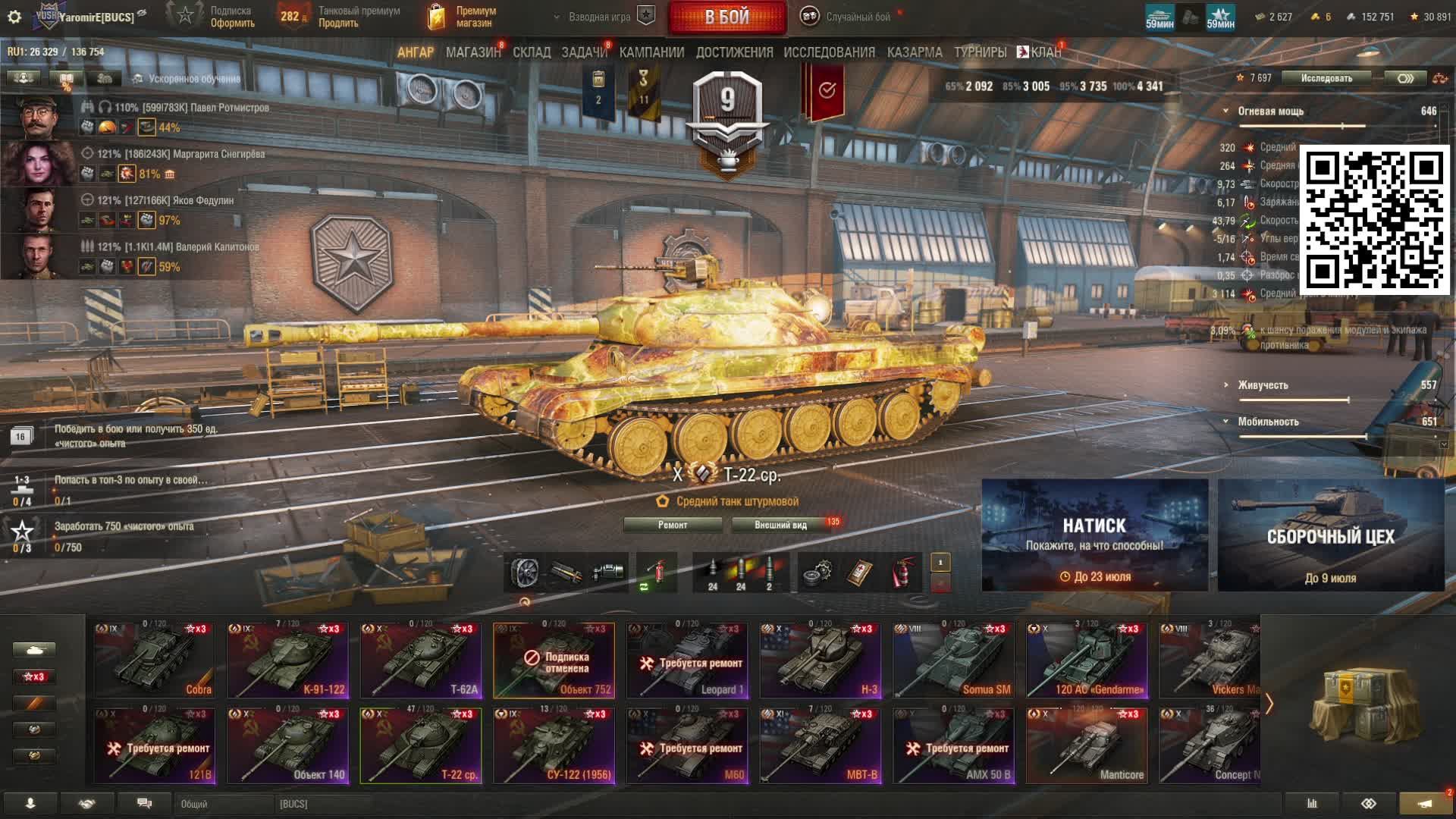Image resolution: width=1456 pixels, height=819 pixels.
Task: Open the МАГАЗИН tab
Action: click(x=472, y=52)
